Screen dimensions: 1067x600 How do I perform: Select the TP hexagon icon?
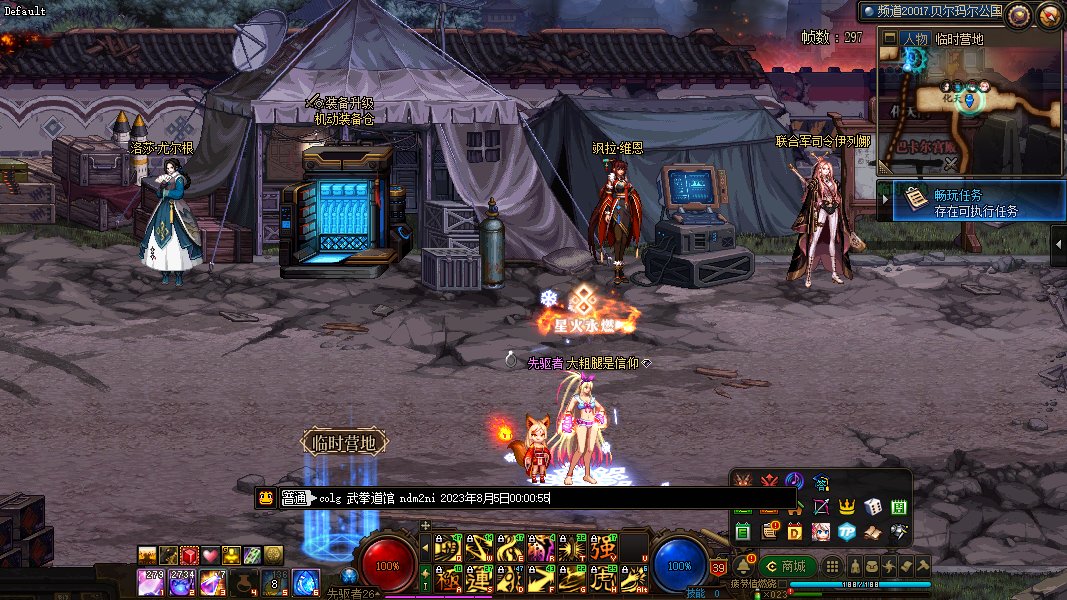click(847, 530)
